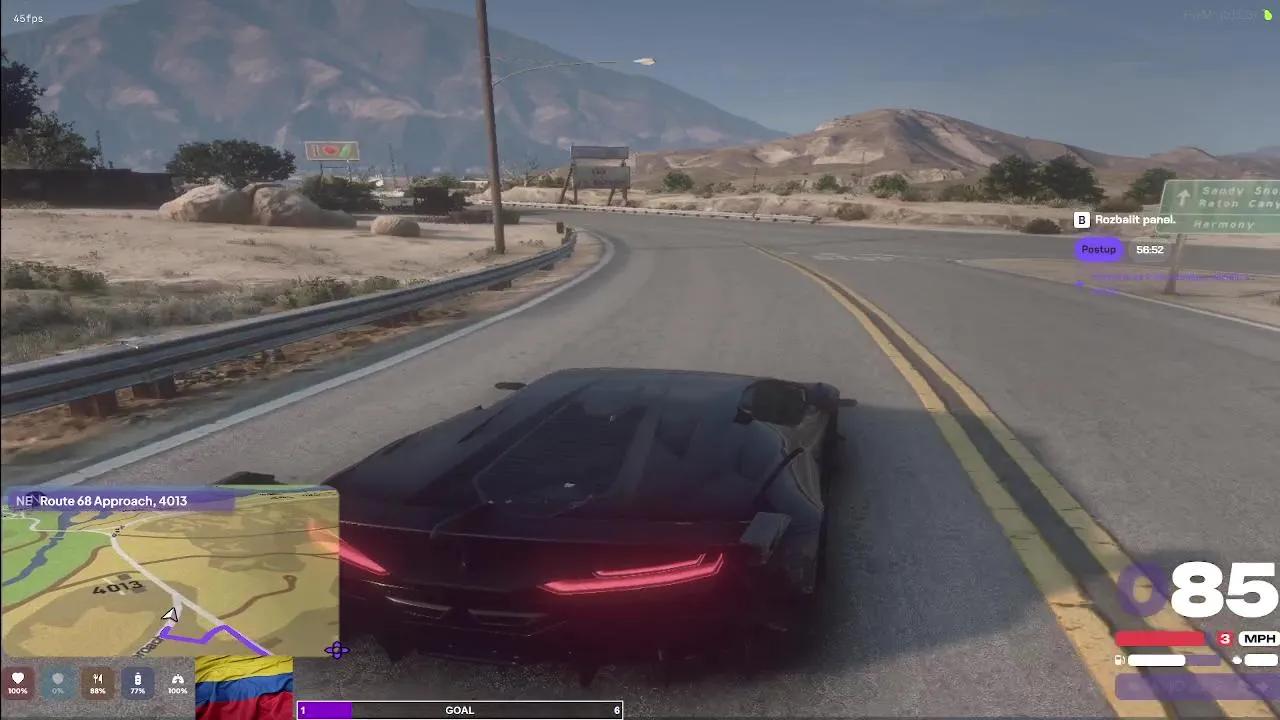Click the Postup purple button

coord(1098,249)
